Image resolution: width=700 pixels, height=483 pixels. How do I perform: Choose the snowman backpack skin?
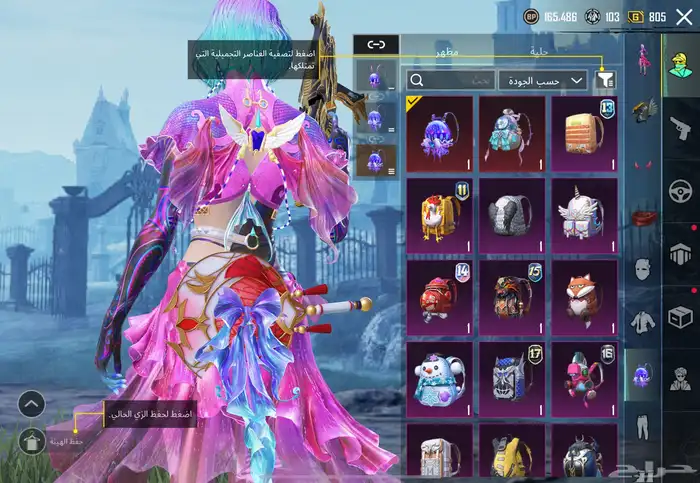441,379
